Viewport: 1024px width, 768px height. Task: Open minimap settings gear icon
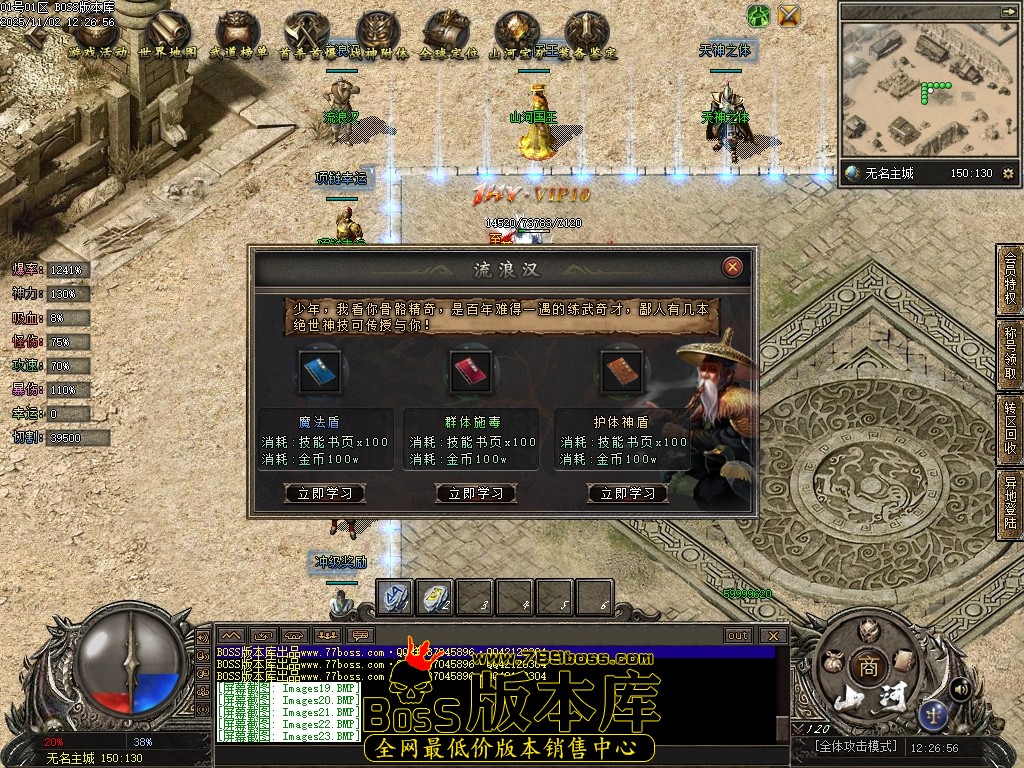tap(1007, 173)
